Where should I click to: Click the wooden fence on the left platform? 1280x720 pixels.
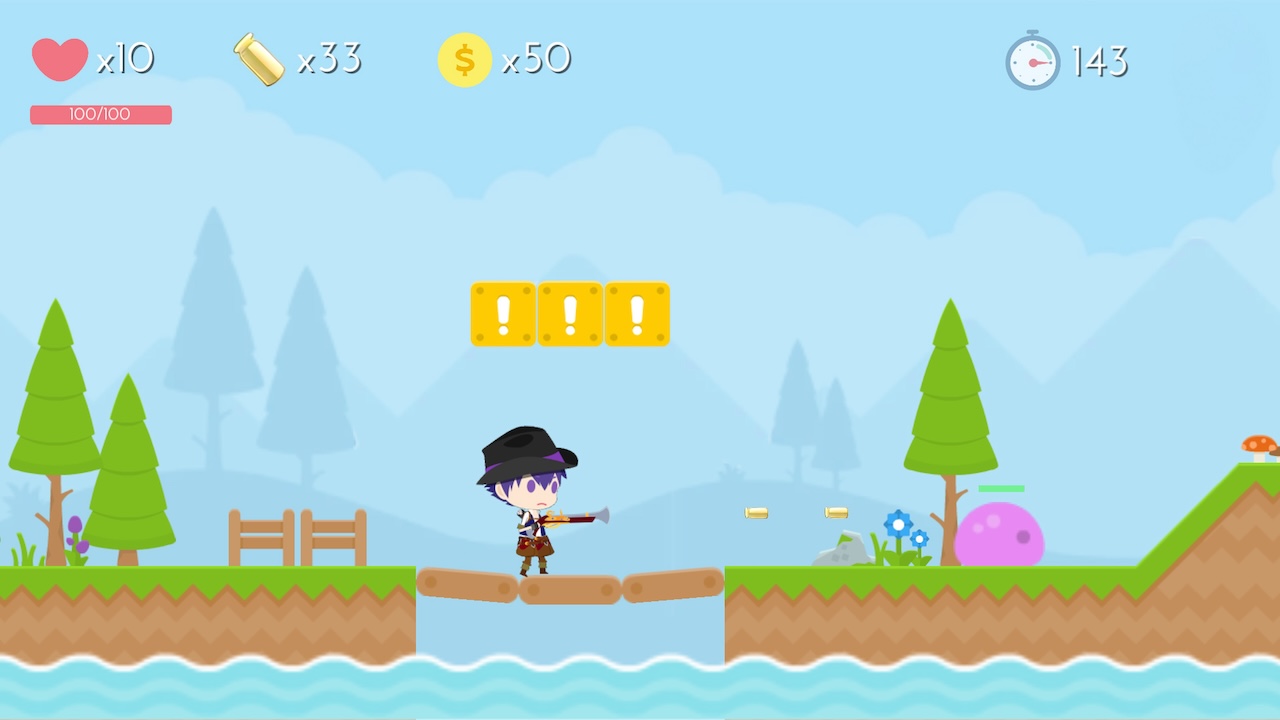pyautogui.click(x=298, y=537)
